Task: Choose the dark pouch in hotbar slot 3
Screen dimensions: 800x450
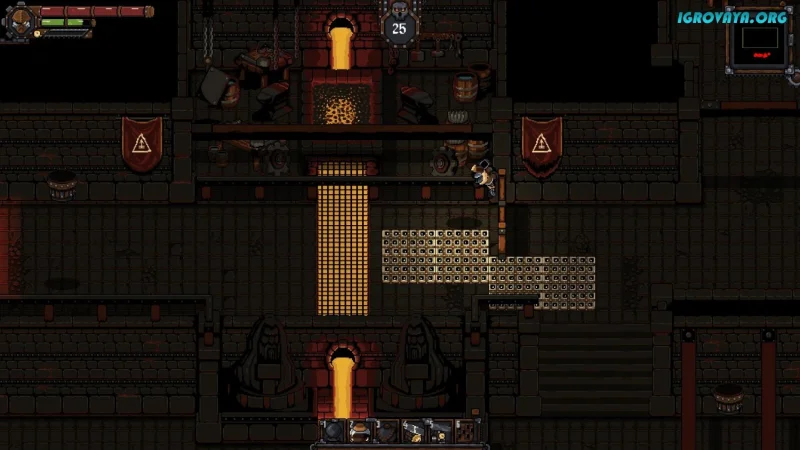Action: 386,431
